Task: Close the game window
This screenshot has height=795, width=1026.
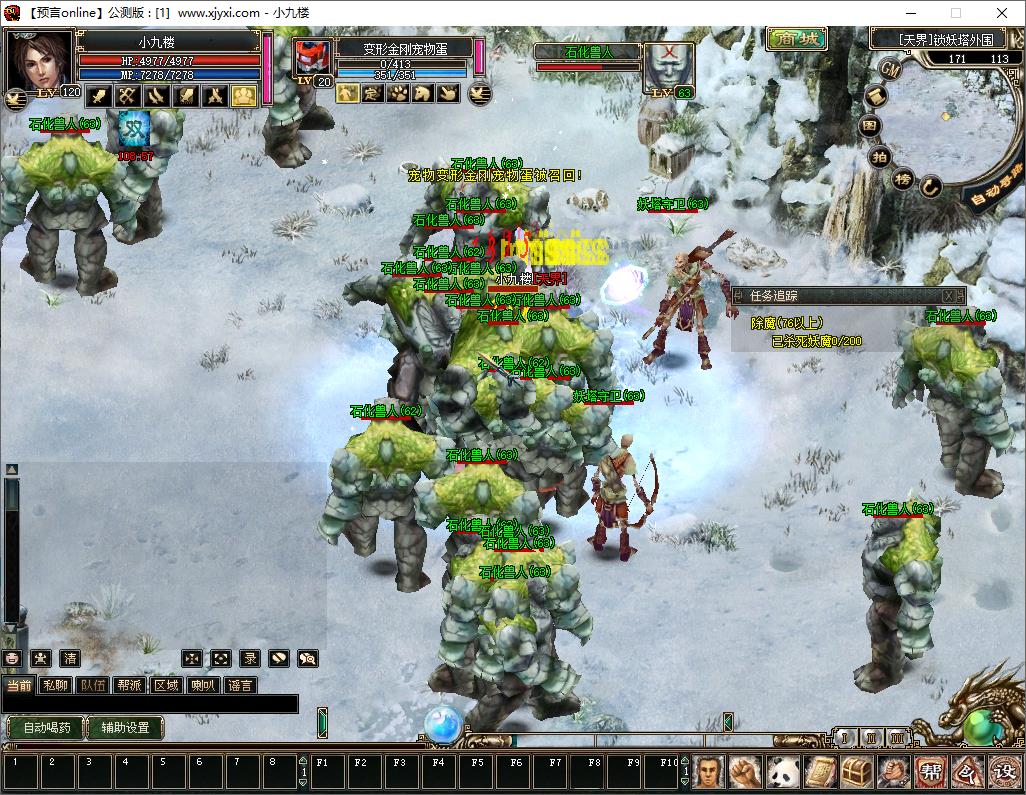Action: click(1002, 13)
